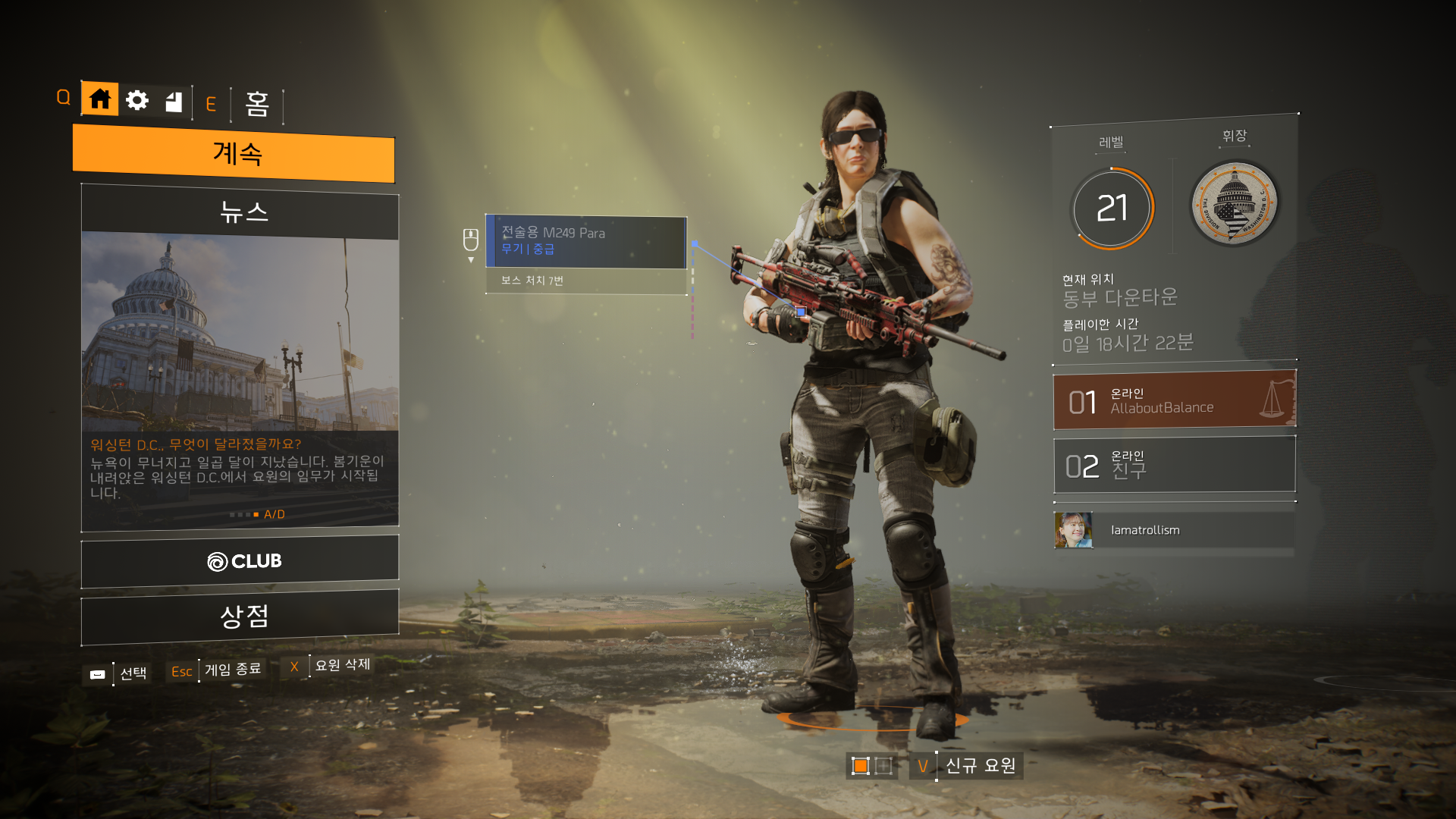Open the 상점 store menu
This screenshot has height=819, width=1456.
[240, 616]
